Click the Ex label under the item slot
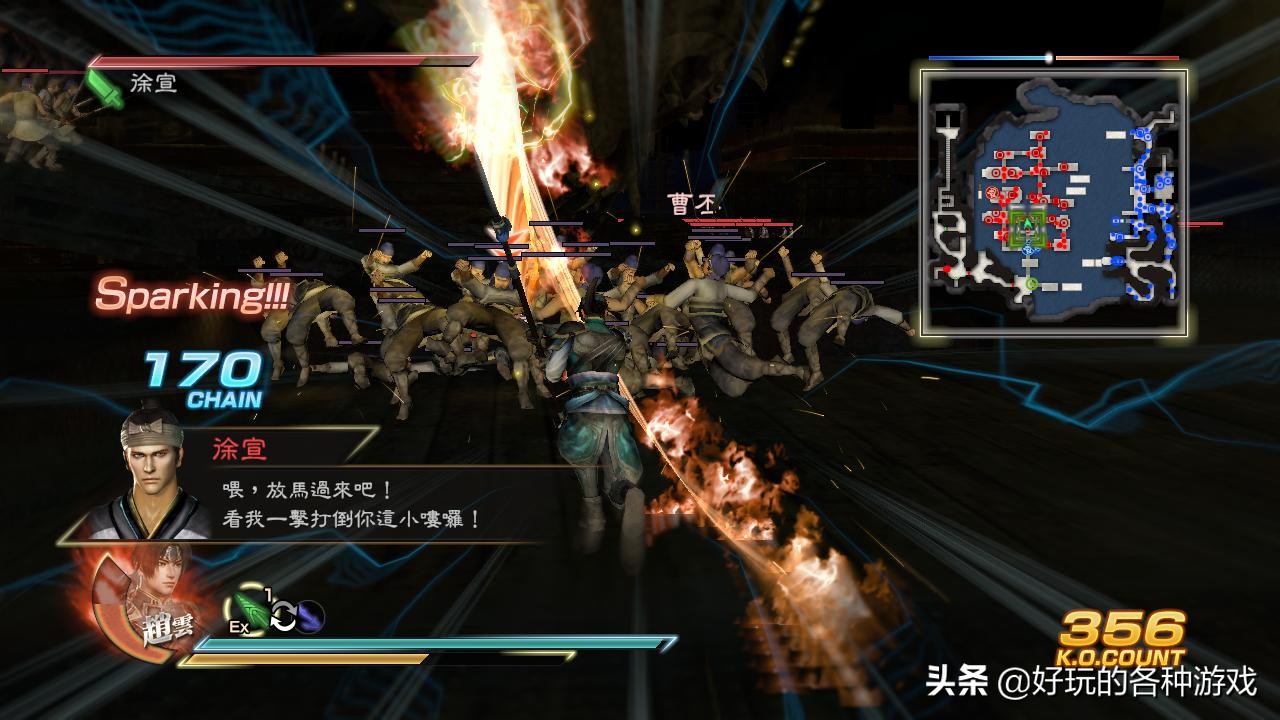Viewport: 1280px width, 720px height. tap(238, 626)
